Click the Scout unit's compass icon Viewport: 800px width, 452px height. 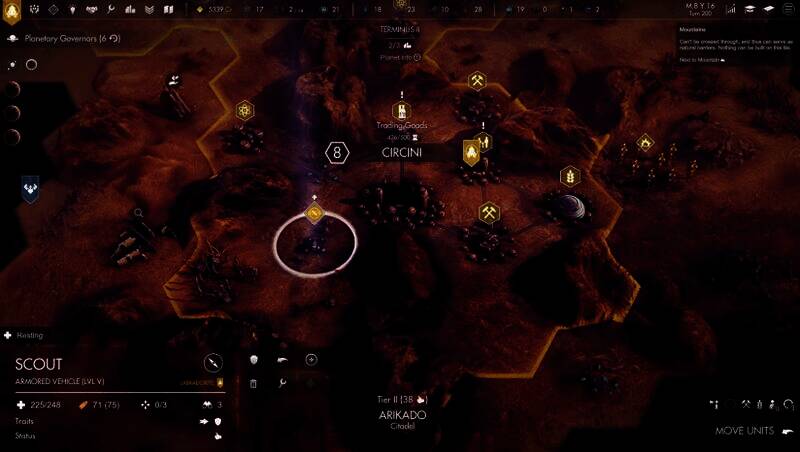pyautogui.click(x=213, y=363)
